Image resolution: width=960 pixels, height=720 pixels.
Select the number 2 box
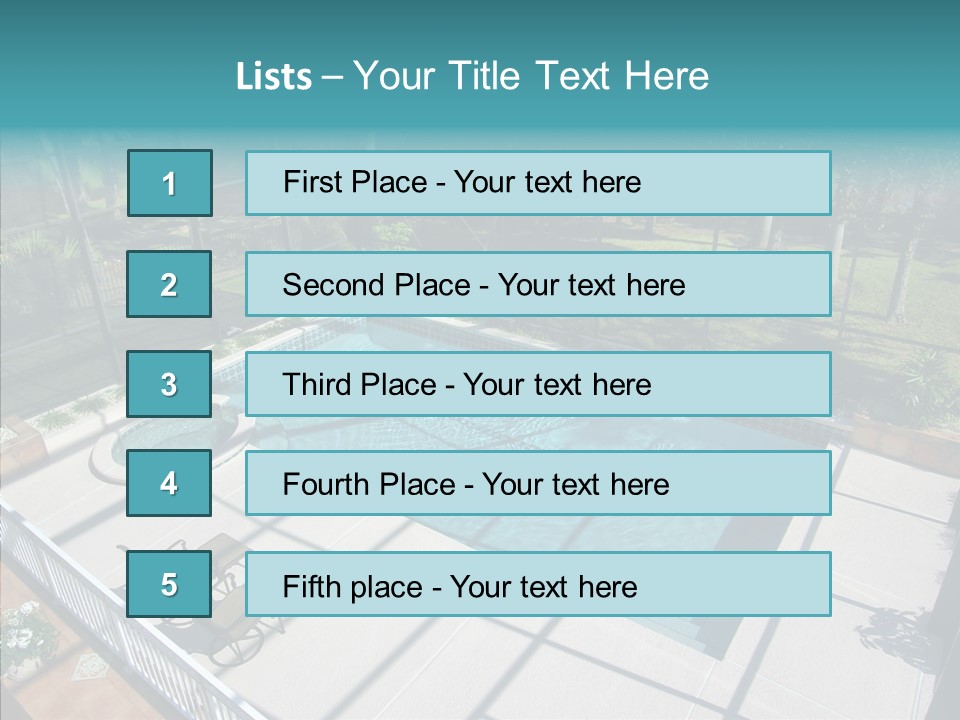click(169, 284)
